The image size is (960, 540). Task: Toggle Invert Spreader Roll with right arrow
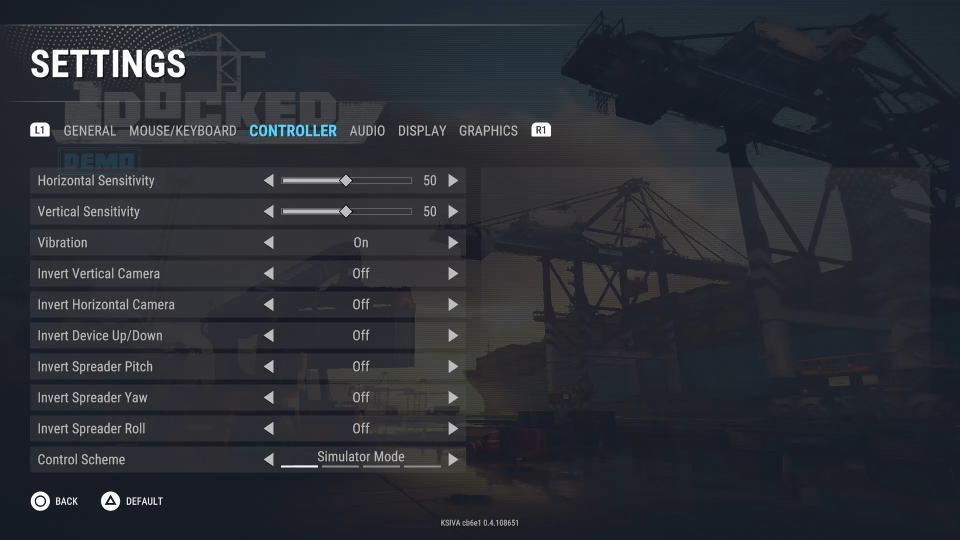(x=453, y=429)
